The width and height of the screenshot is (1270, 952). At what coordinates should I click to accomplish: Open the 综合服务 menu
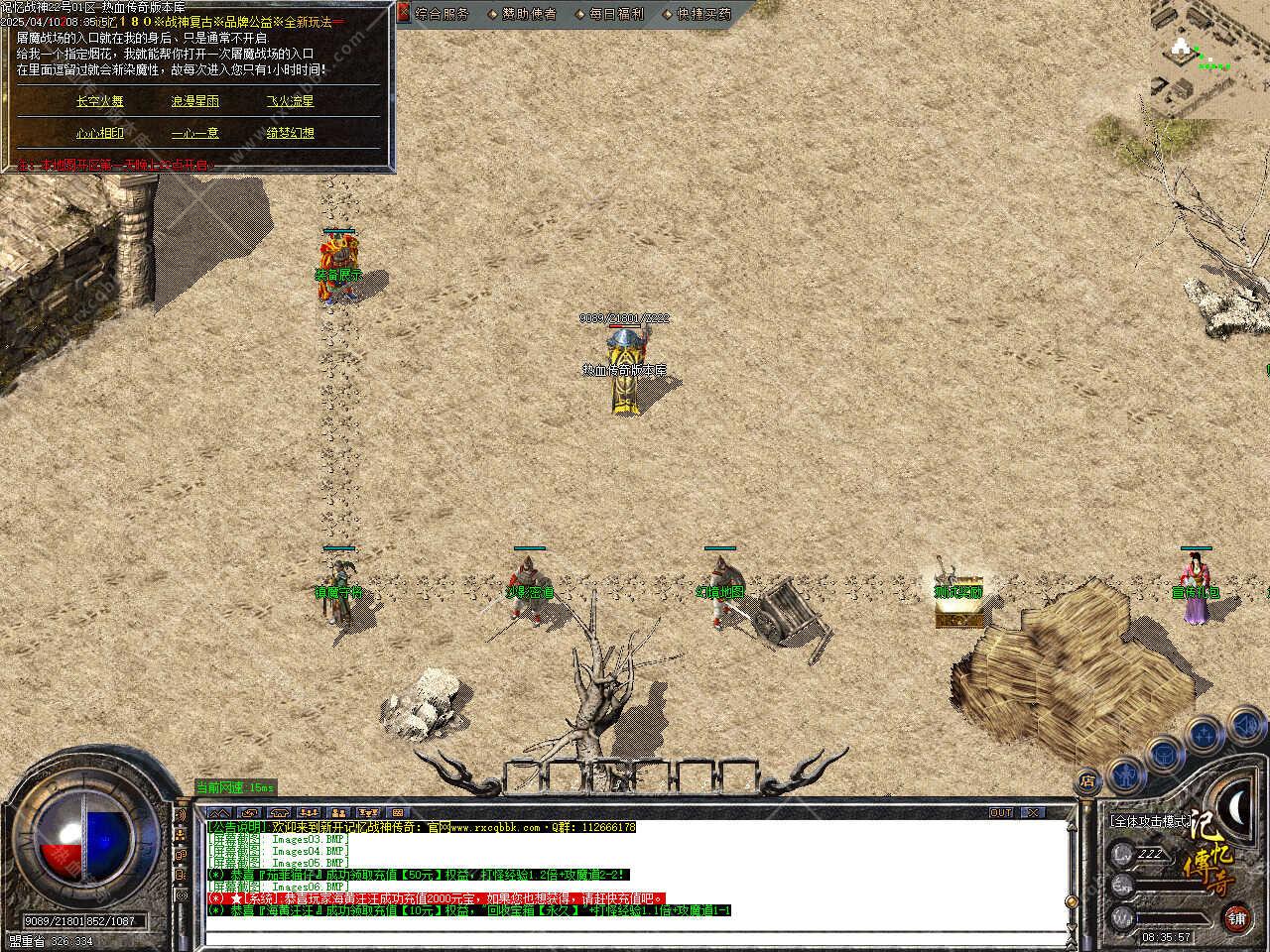click(x=442, y=14)
